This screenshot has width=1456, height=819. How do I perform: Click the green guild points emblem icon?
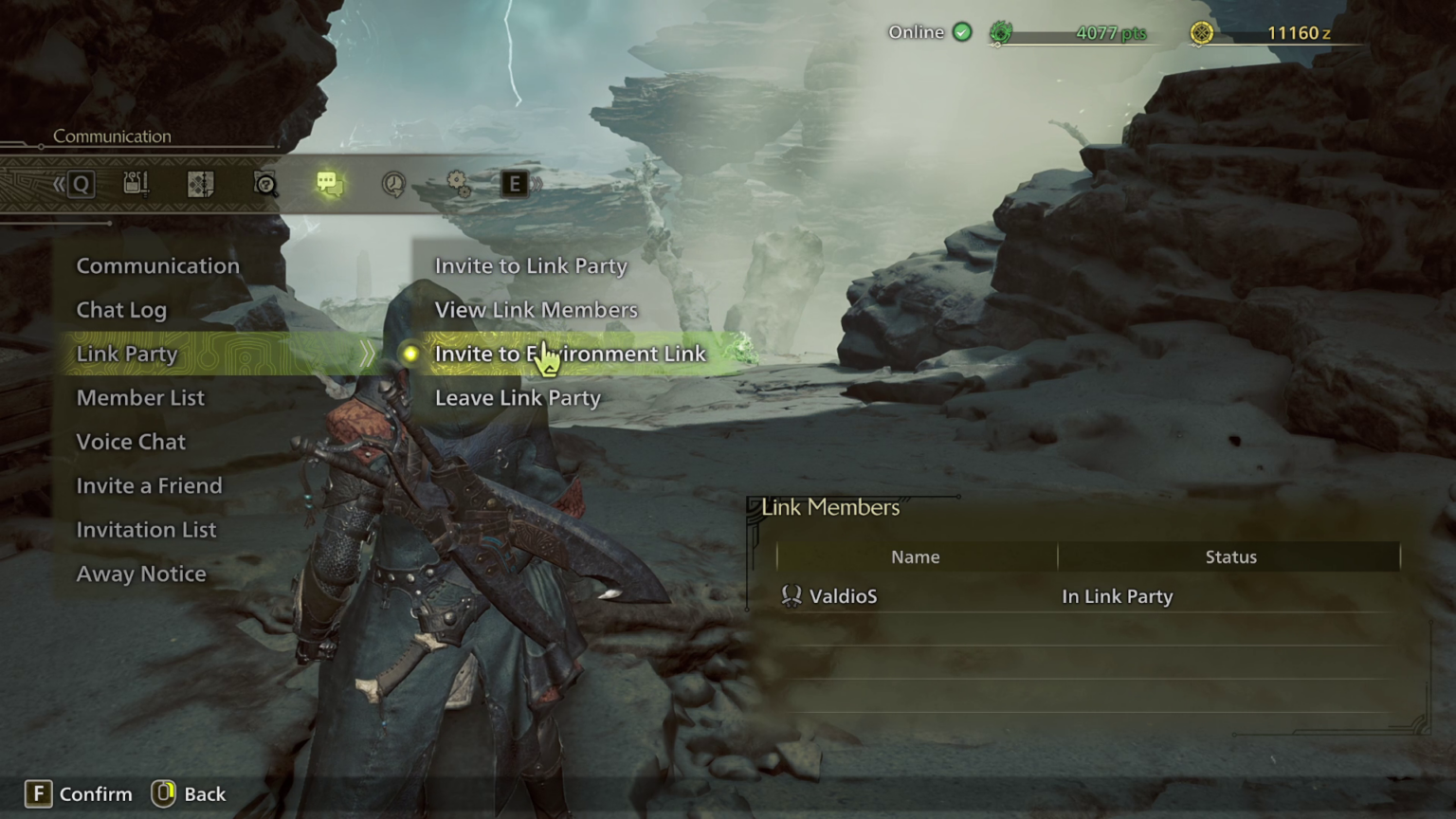point(1000,31)
